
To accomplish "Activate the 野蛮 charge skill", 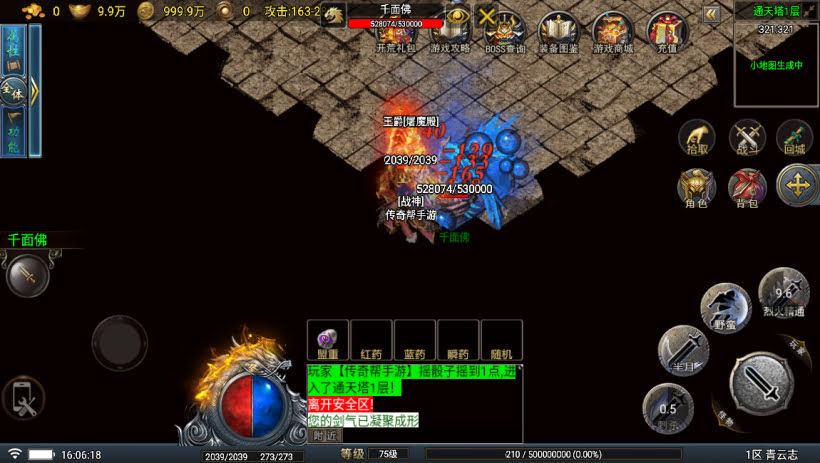I will (x=725, y=308).
